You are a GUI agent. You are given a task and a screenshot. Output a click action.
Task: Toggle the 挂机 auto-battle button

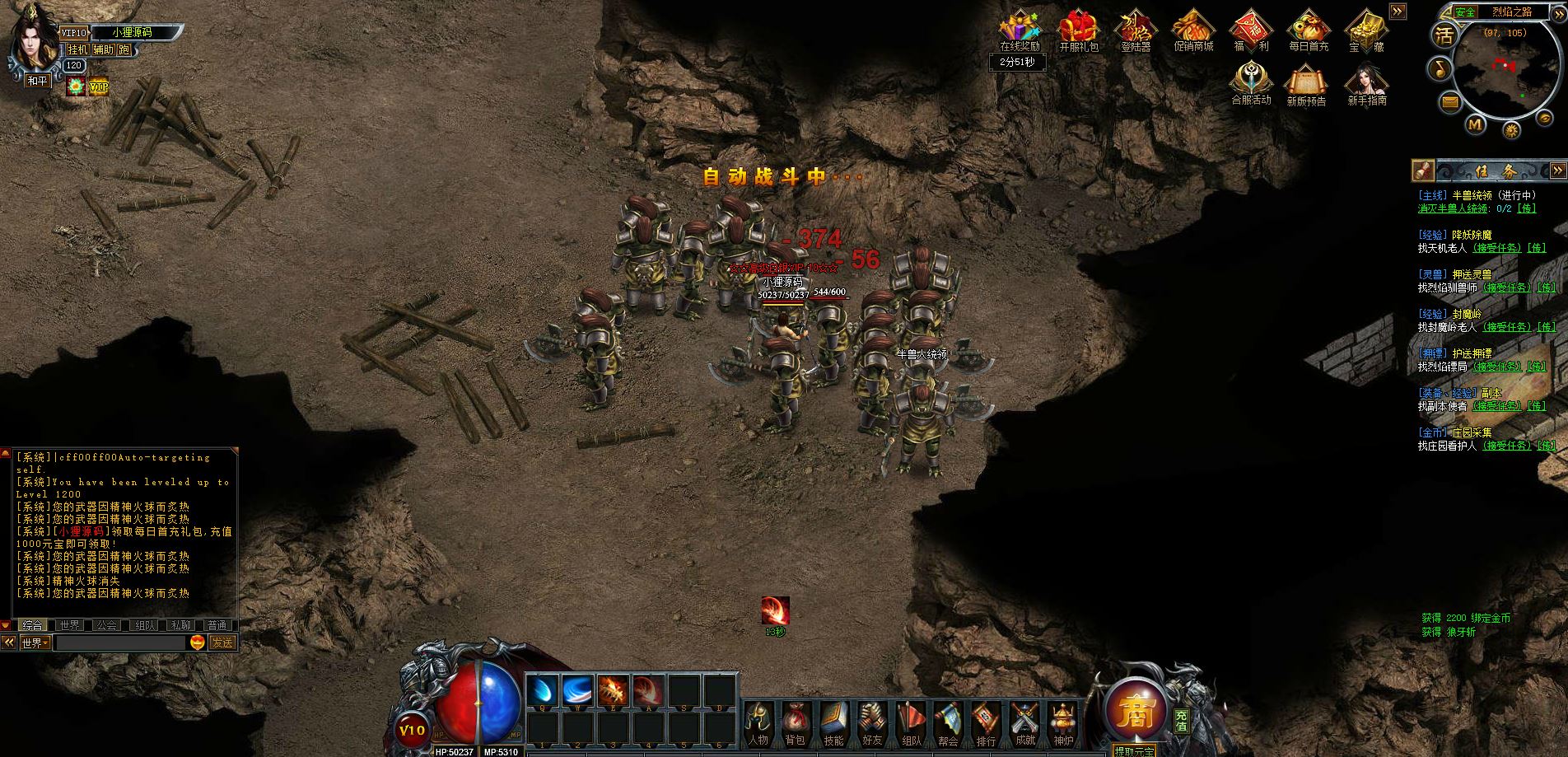click(77, 49)
